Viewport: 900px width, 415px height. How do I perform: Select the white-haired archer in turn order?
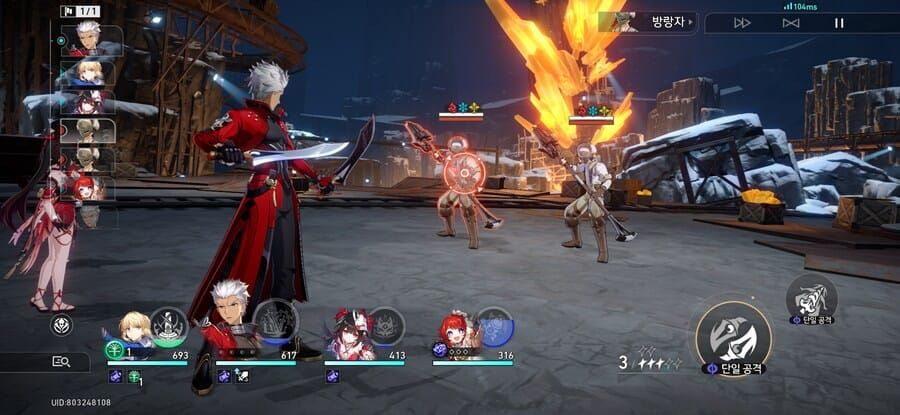coord(88,40)
